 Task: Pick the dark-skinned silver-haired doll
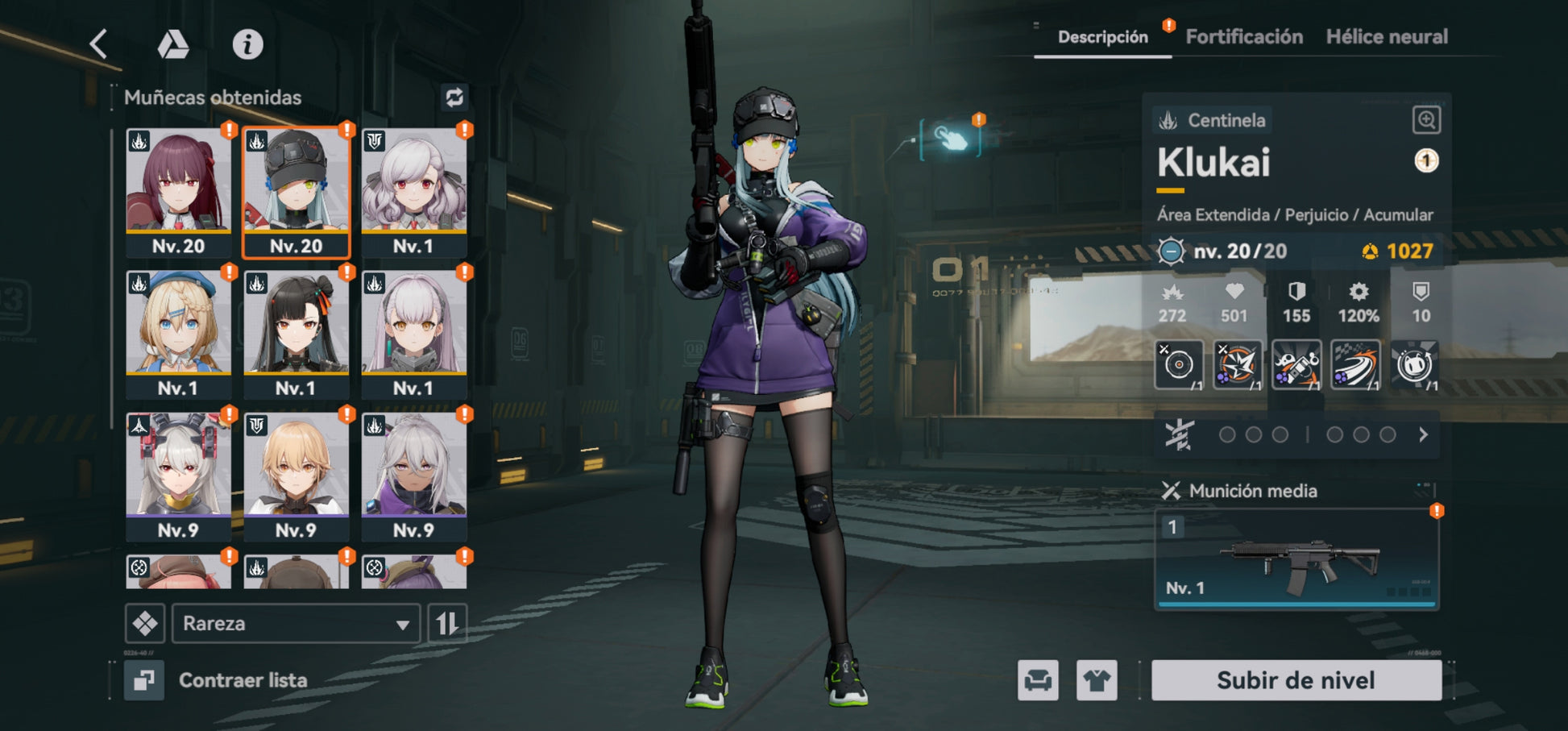pyautogui.click(x=413, y=476)
